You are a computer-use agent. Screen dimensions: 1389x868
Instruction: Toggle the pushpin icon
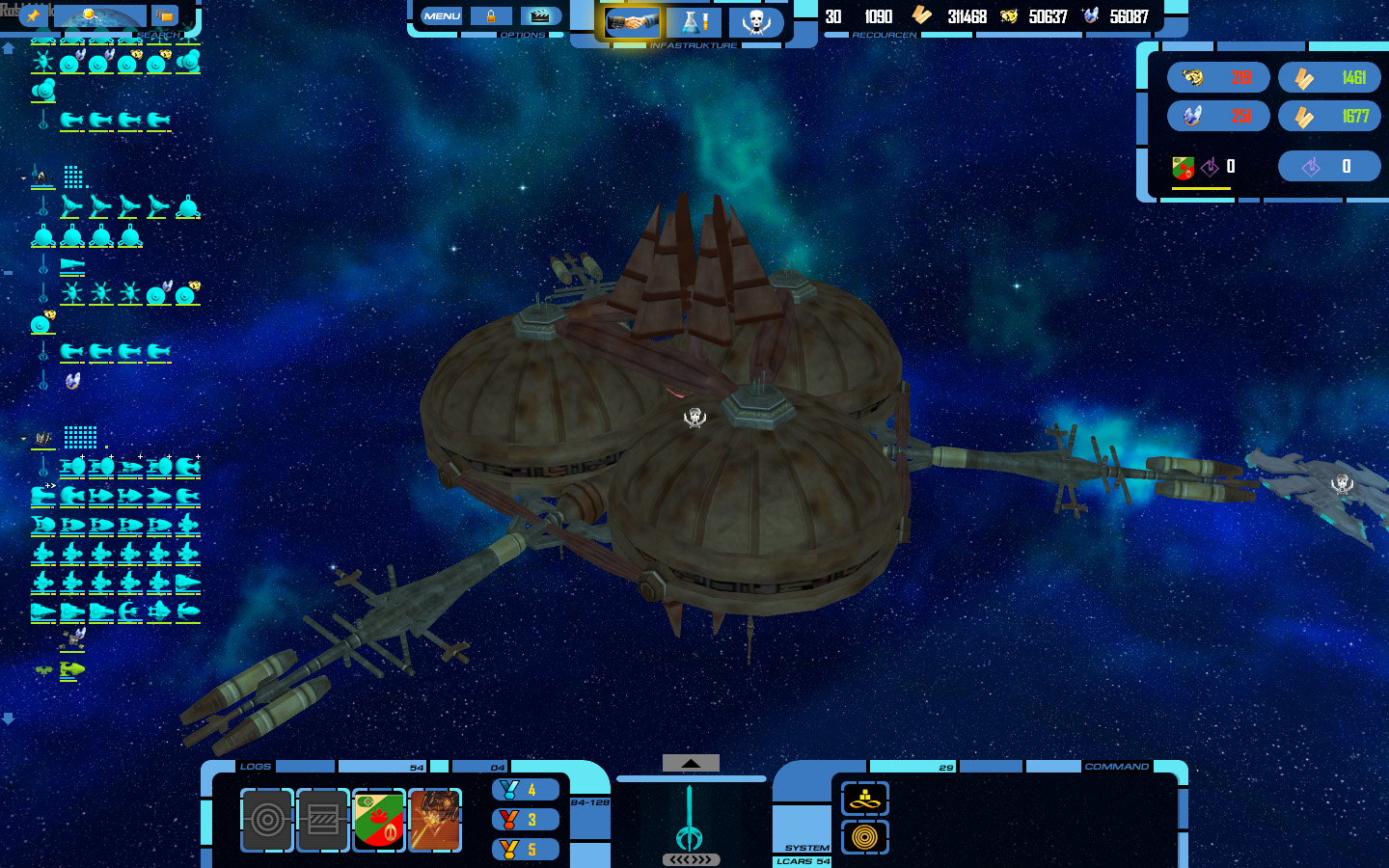click(33, 16)
